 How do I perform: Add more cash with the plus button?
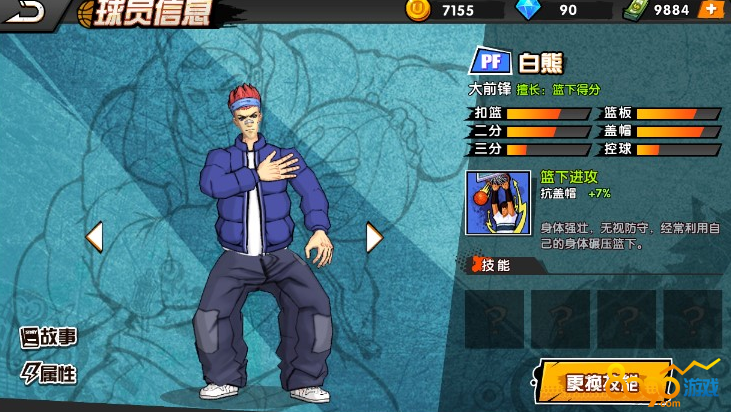point(710,10)
